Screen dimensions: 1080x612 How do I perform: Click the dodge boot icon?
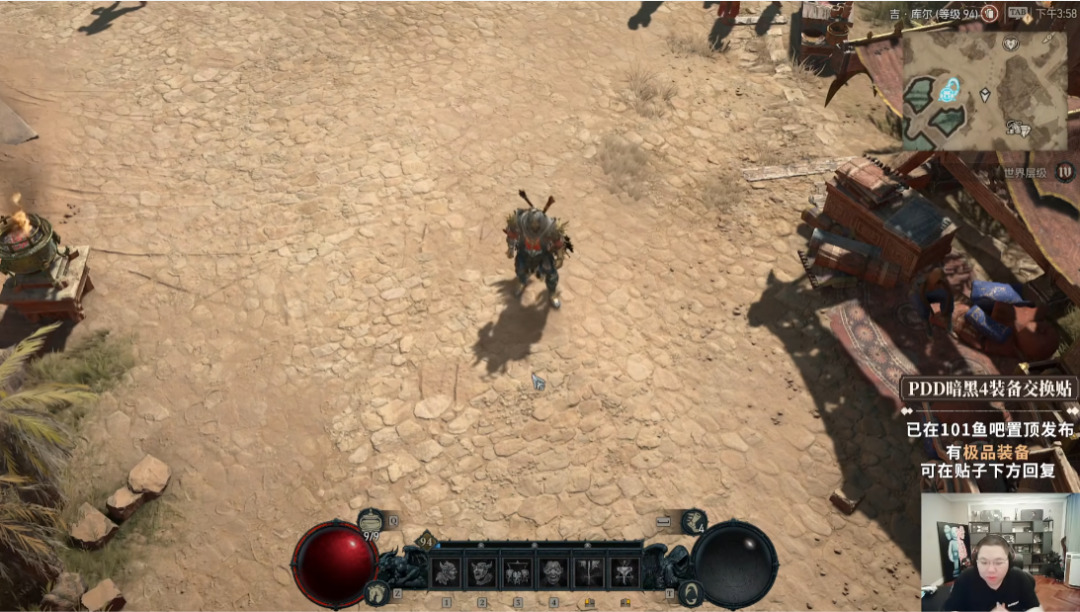694,521
